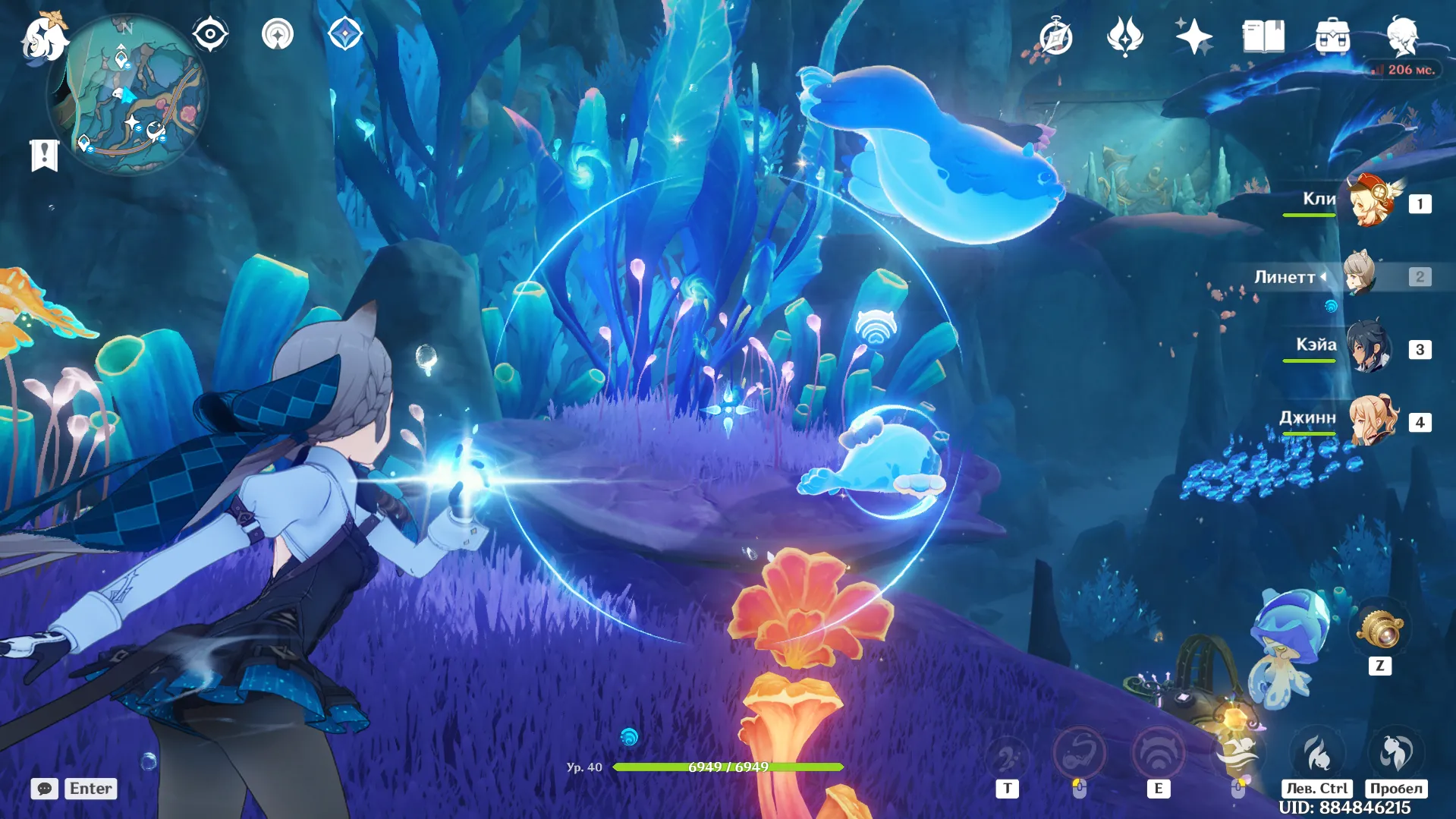Screen dimensions: 1456x819
Task: Open the Paimon menu icon
Action: (x=44, y=36)
